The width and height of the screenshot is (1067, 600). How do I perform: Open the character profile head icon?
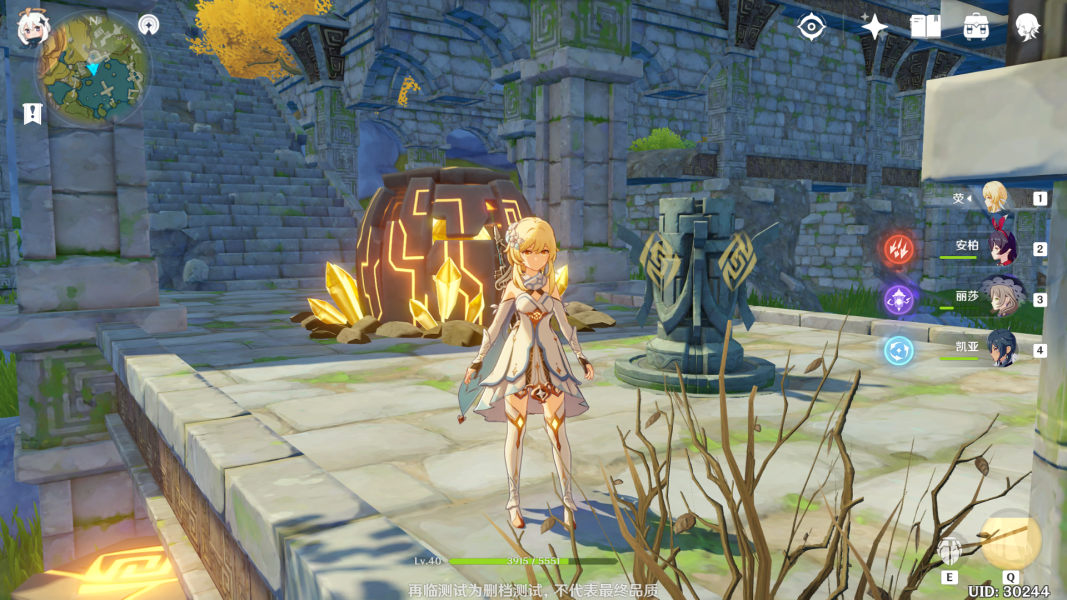[x=1027, y=27]
